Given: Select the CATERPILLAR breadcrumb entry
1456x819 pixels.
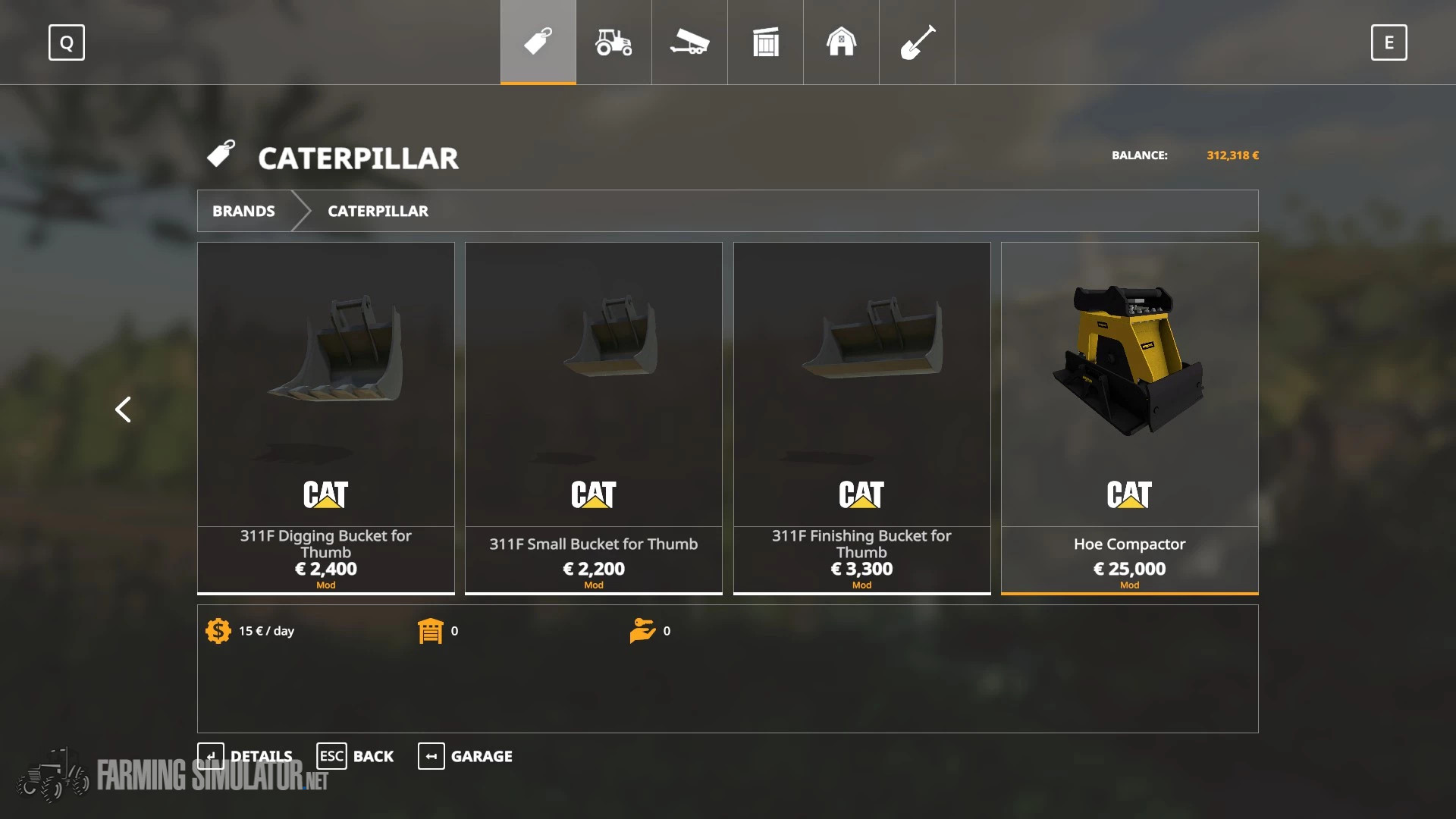Looking at the screenshot, I should pos(377,211).
